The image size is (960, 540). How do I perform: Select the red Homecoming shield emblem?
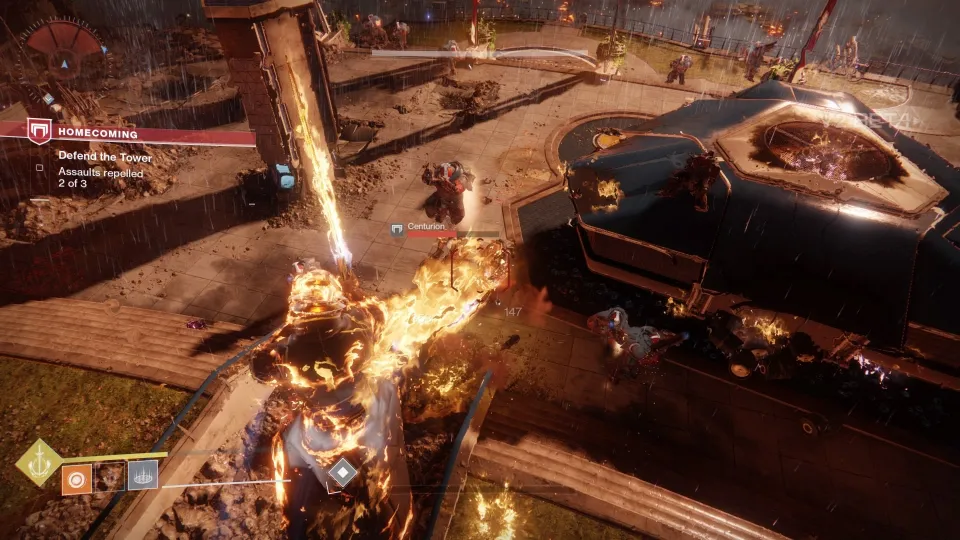pos(39,131)
